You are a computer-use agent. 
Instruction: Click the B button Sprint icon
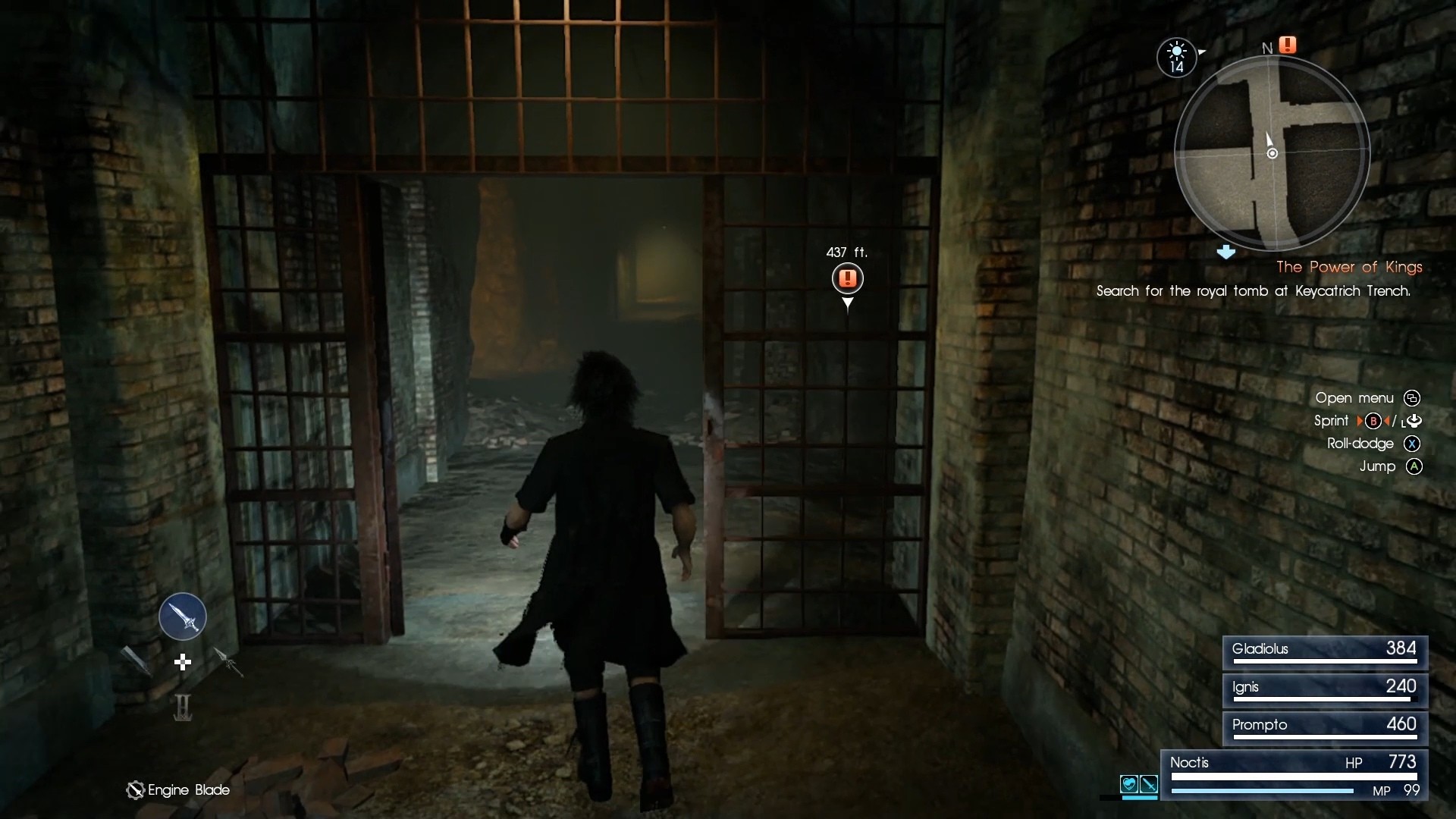tap(1373, 421)
